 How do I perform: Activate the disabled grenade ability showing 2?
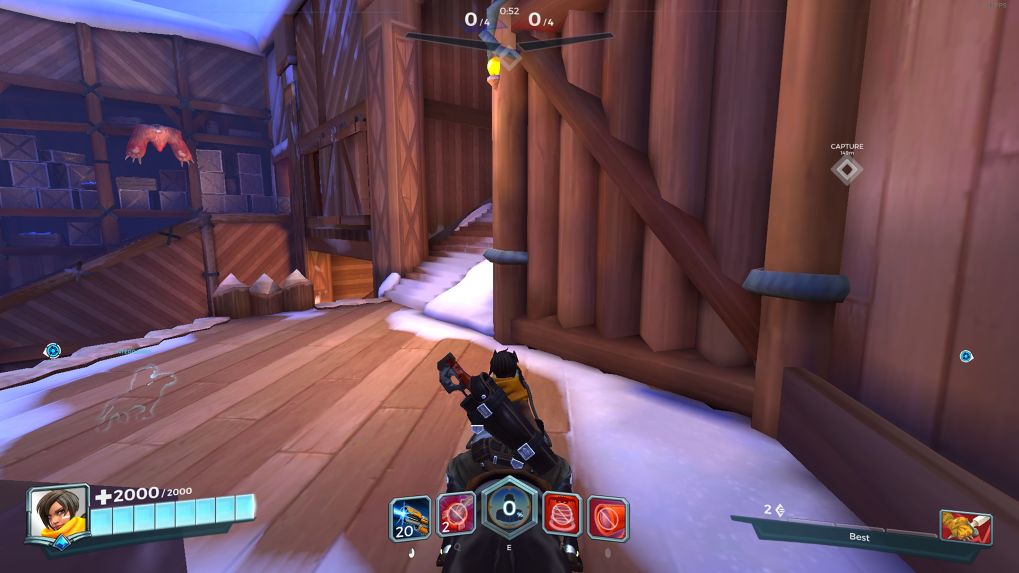pyautogui.click(x=456, y=516)
